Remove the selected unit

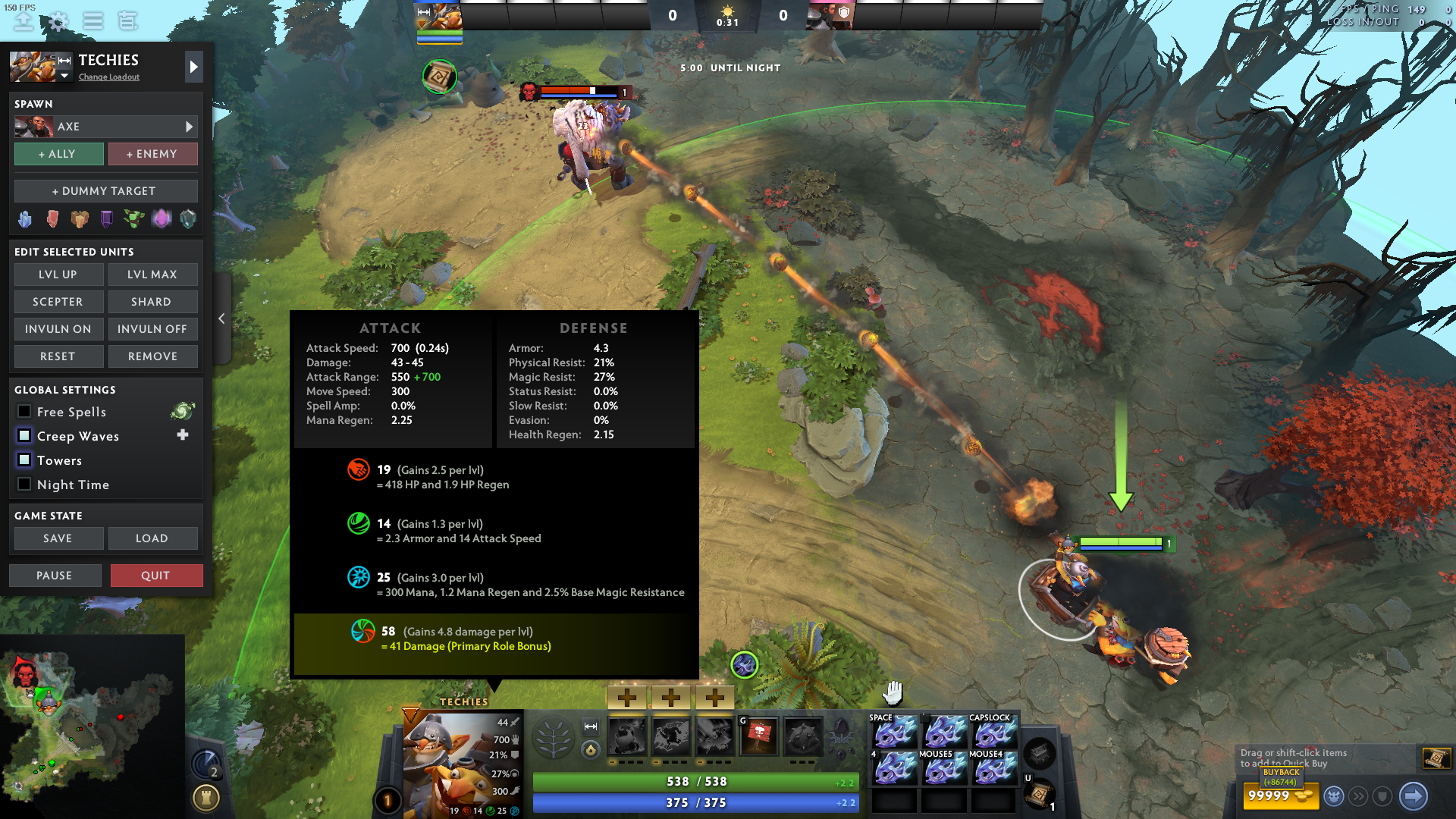152,356
